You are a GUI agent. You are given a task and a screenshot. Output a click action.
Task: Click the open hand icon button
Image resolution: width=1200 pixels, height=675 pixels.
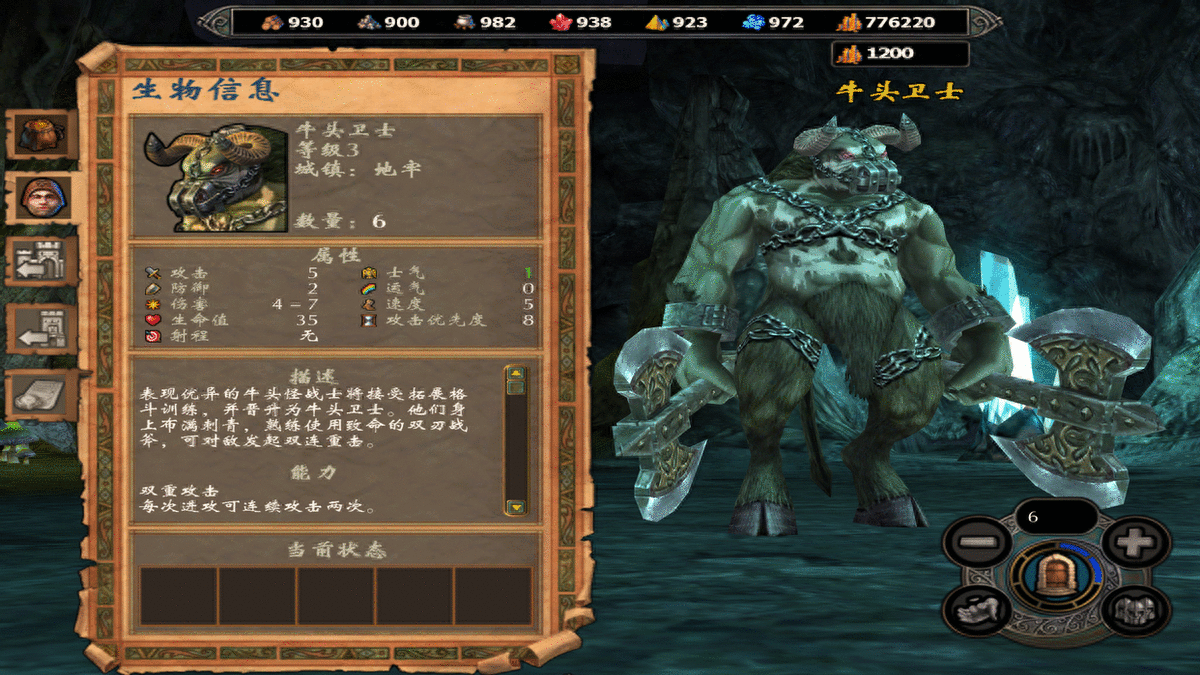[975, 609]
